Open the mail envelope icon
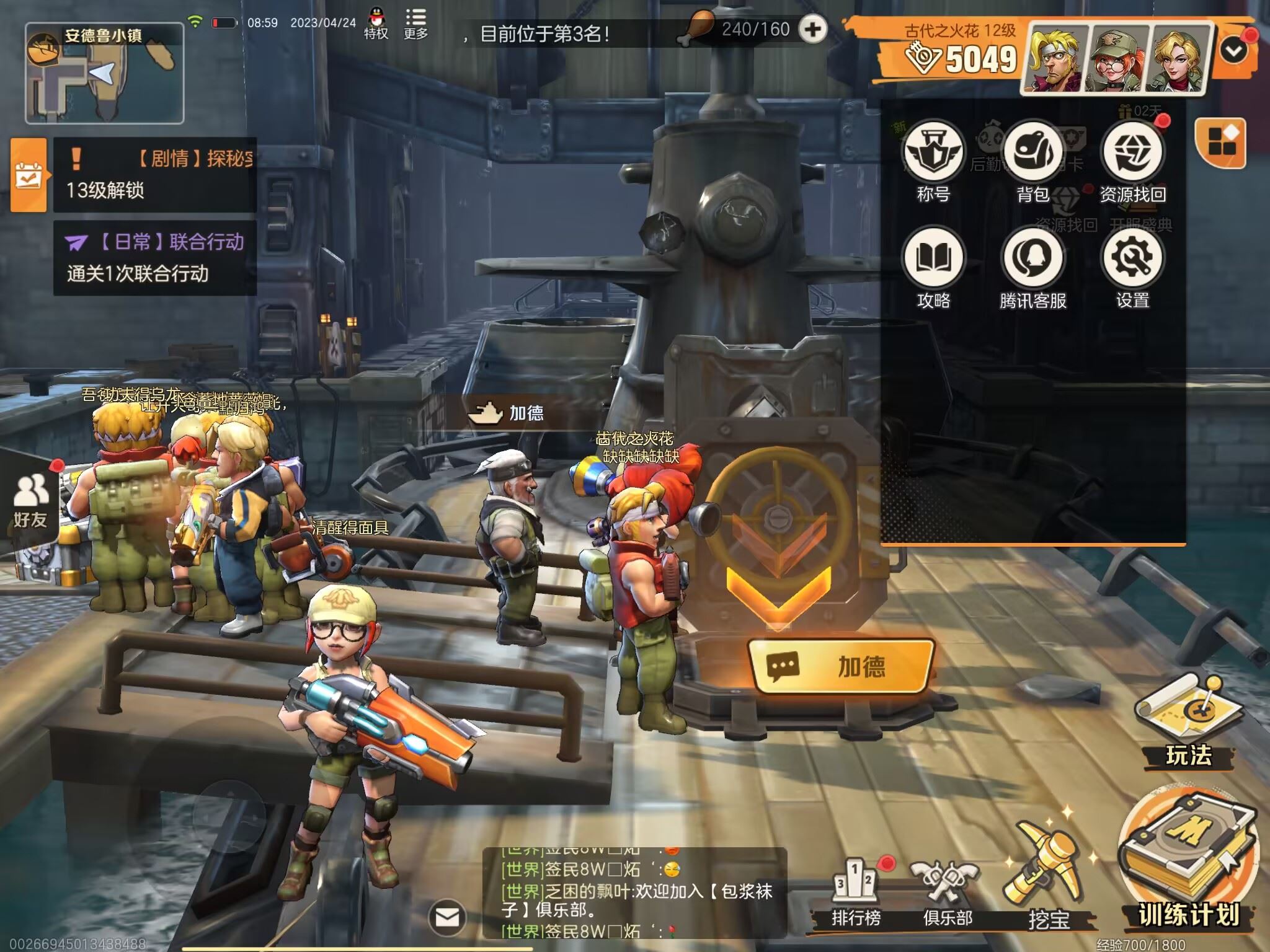This screenshot has width=1270, height=952. pos(447,917)
